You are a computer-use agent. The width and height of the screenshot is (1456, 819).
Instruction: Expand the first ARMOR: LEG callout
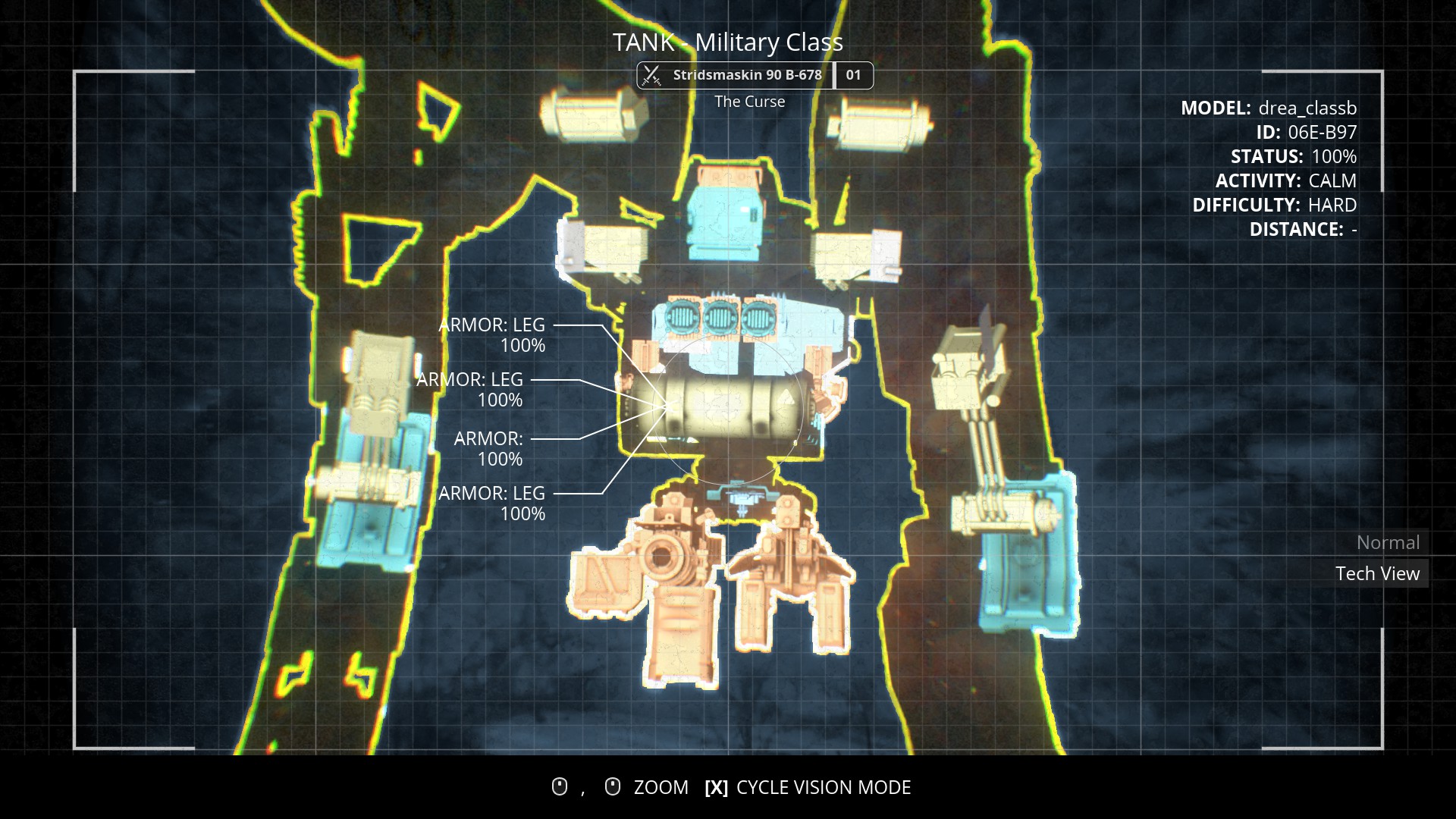(491, 334)
